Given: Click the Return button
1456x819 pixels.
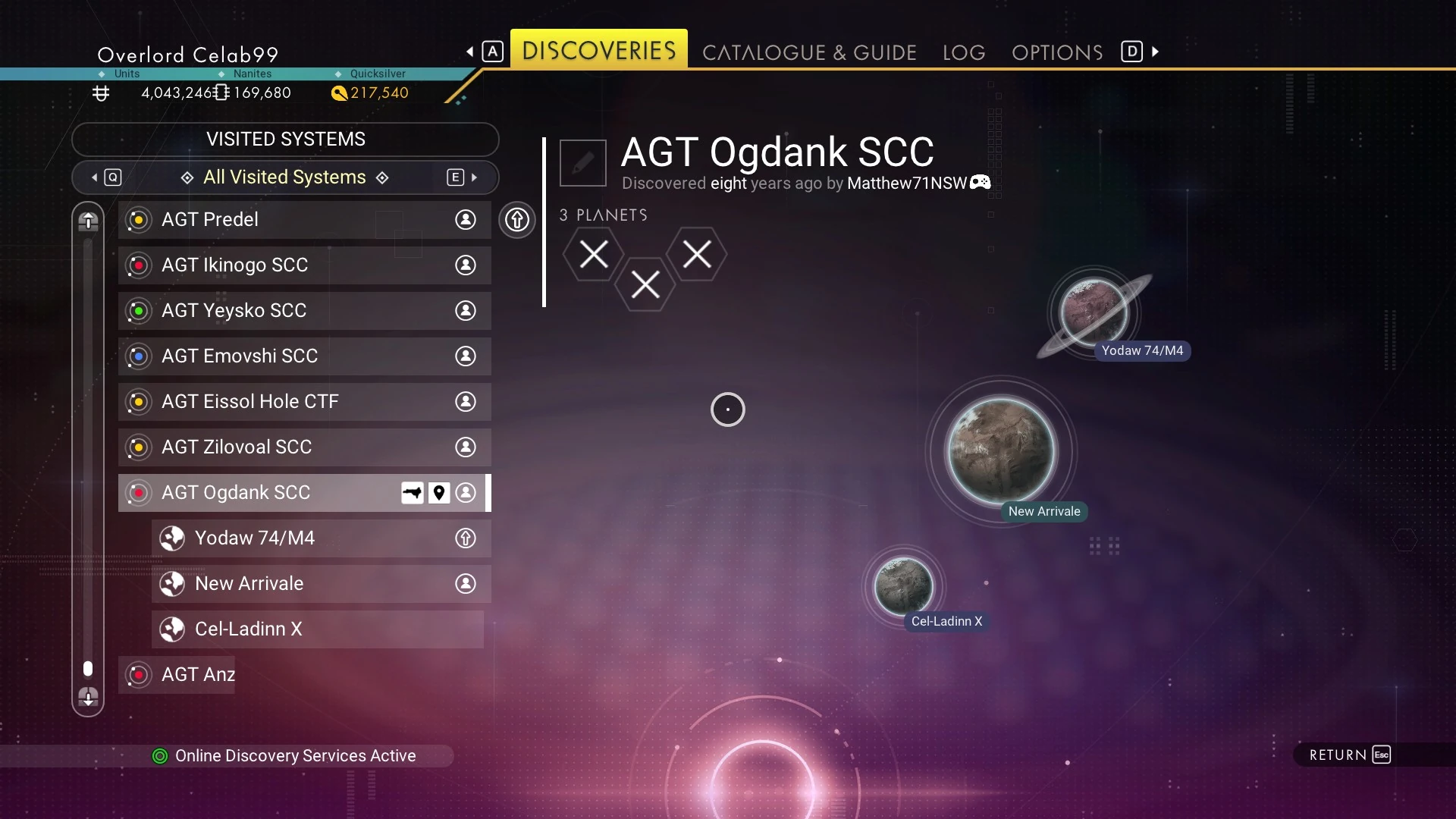Looking at the screenshot, I should (1350, 755).
